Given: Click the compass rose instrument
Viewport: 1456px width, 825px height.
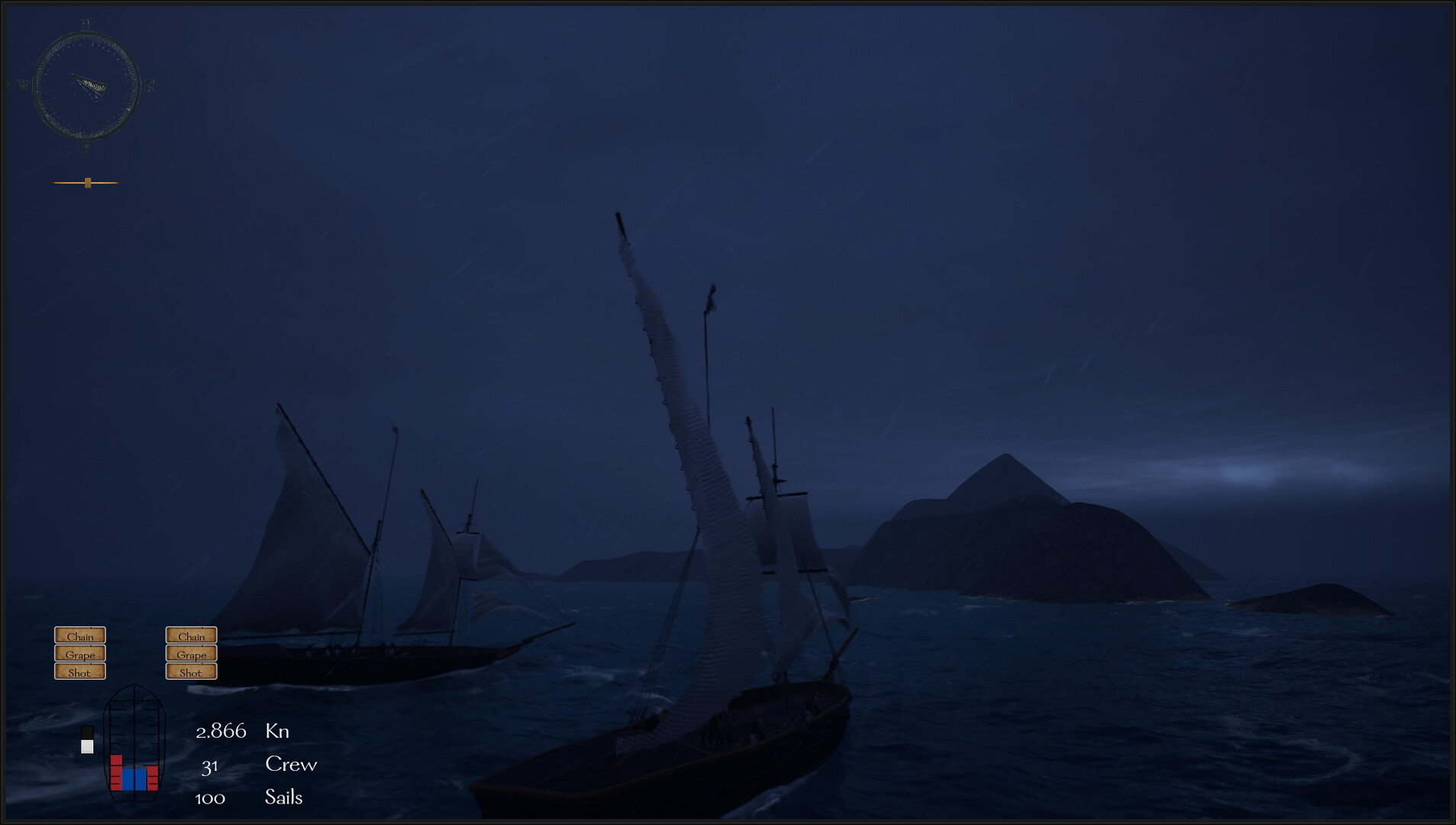Looking at the screenshot, I should point(86,84).
